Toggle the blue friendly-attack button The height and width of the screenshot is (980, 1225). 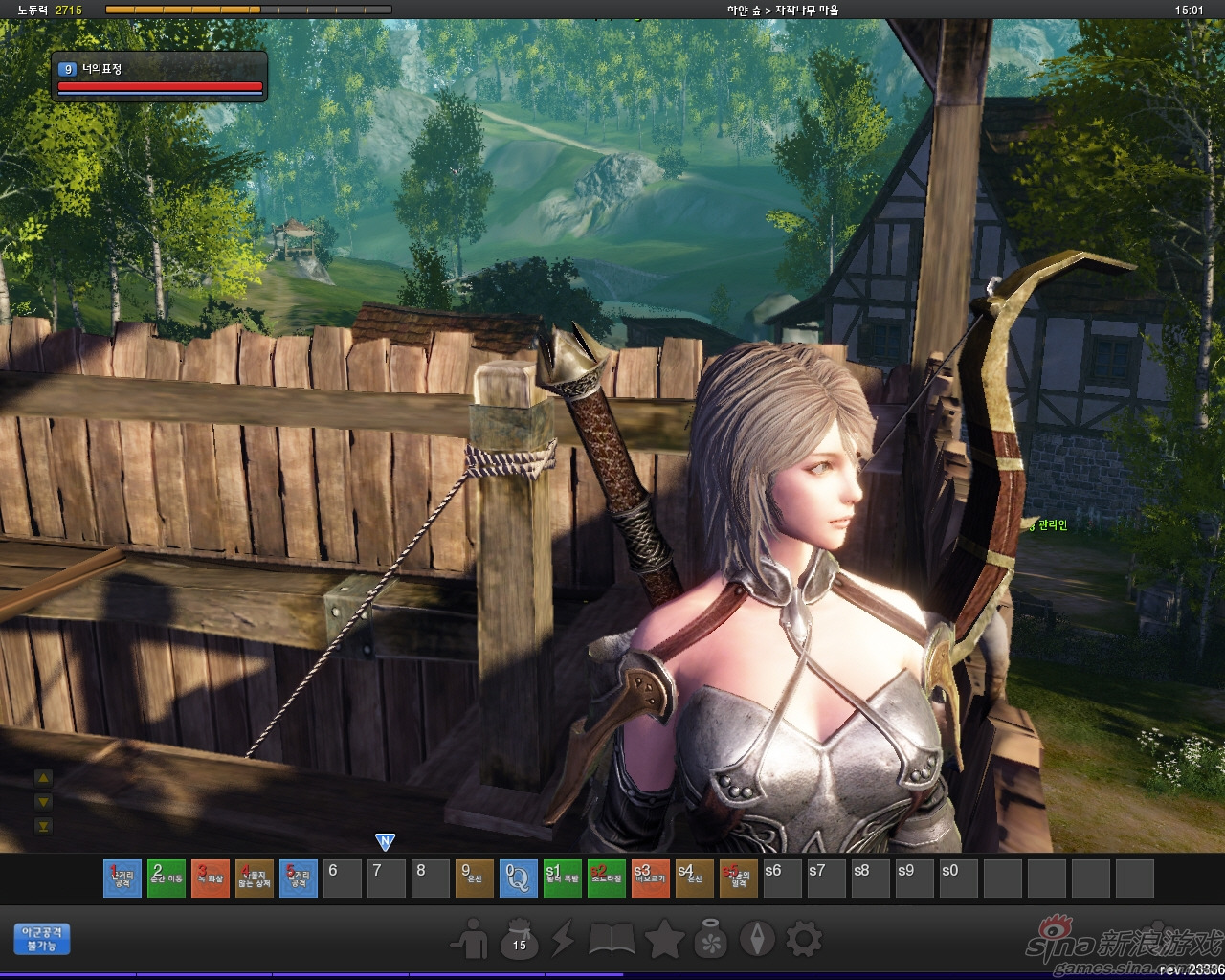[43, 938]
